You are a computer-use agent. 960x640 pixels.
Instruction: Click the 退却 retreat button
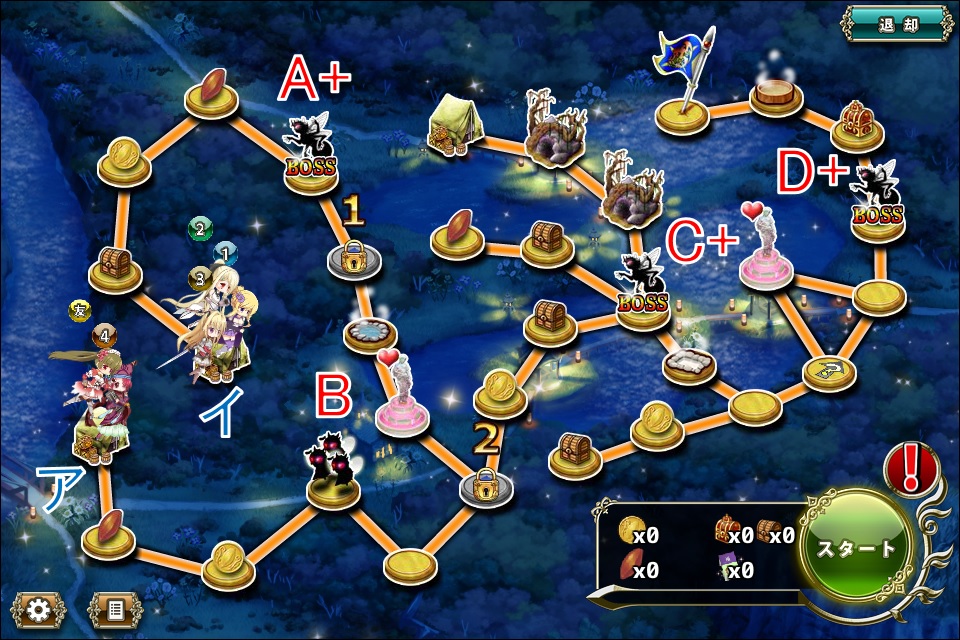click(x=897, y=22)
